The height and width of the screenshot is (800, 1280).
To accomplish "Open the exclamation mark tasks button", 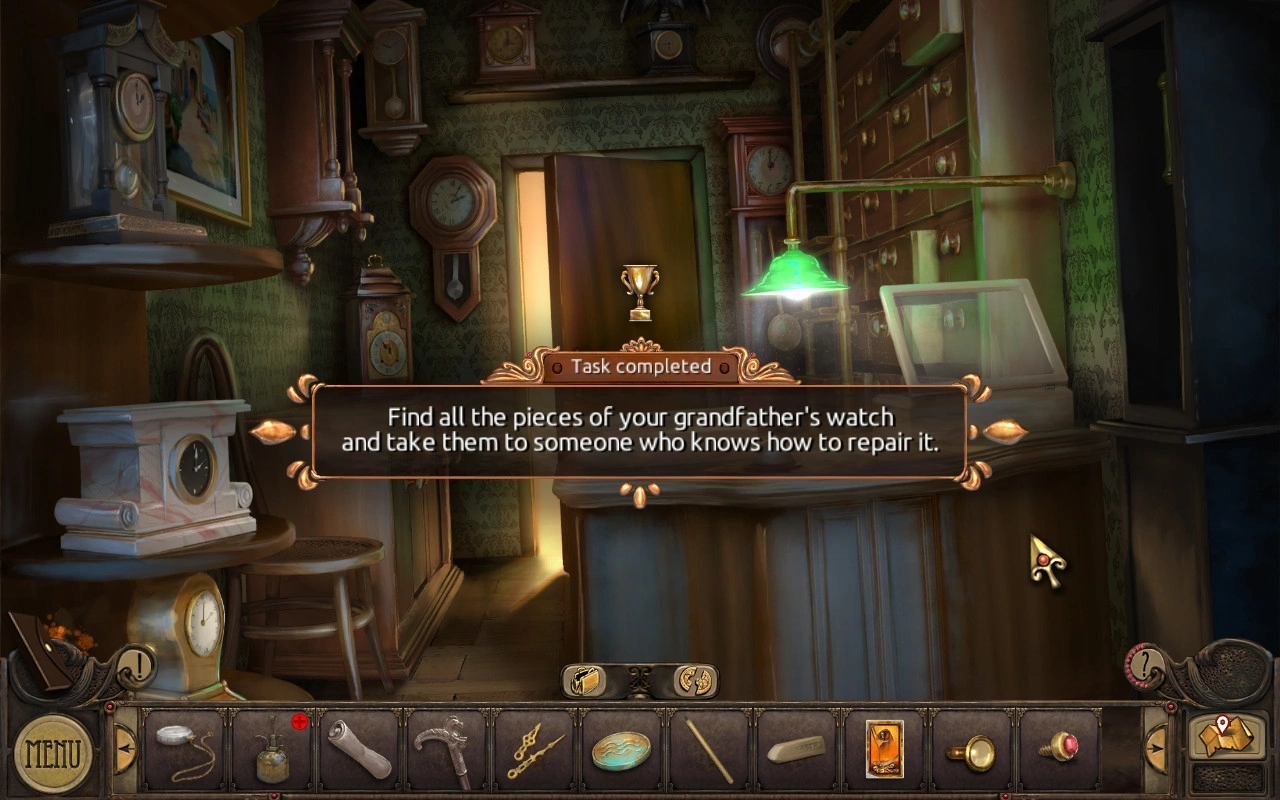I will 136,663.
